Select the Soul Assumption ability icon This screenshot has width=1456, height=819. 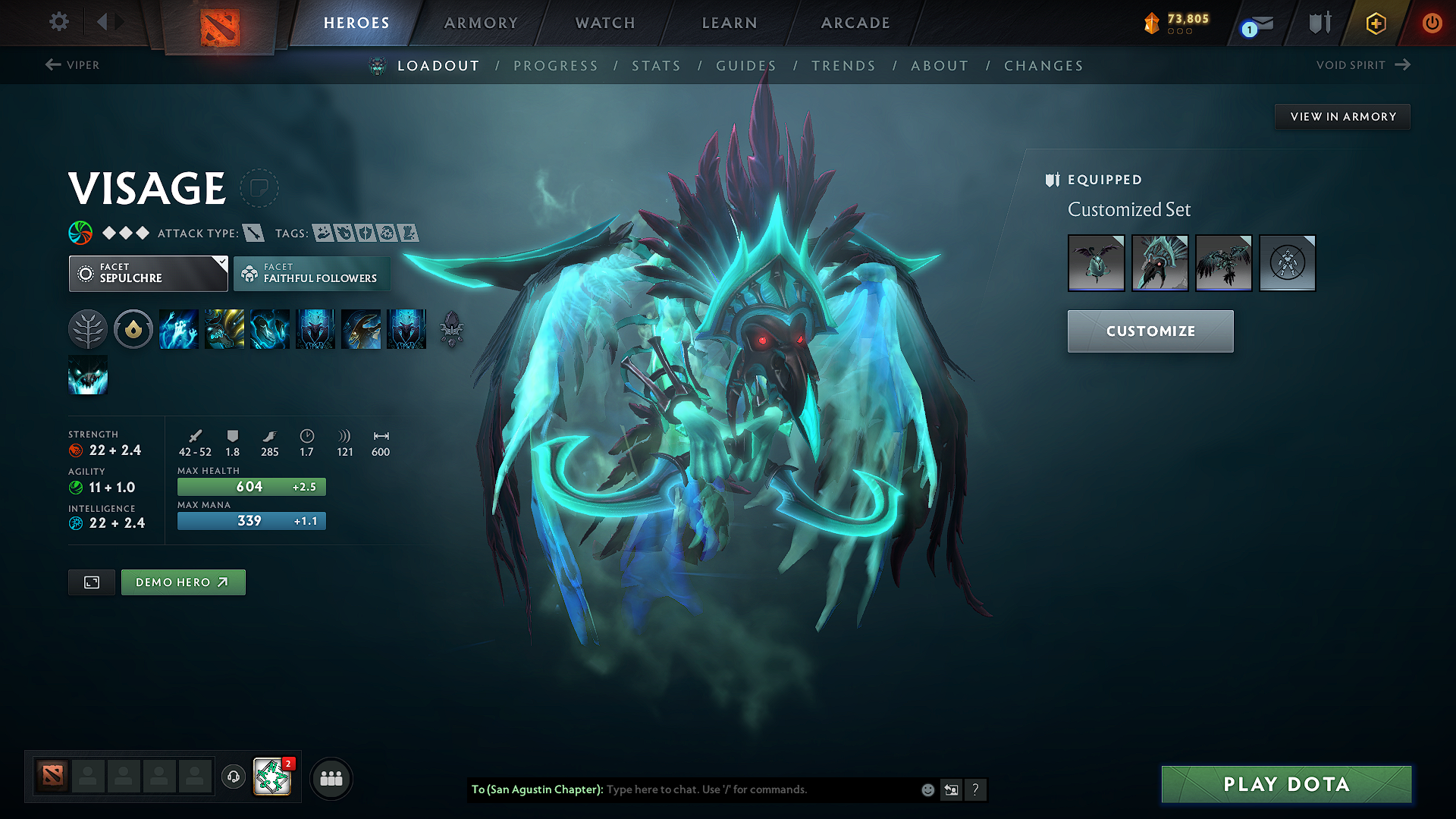tap(224, 328)
